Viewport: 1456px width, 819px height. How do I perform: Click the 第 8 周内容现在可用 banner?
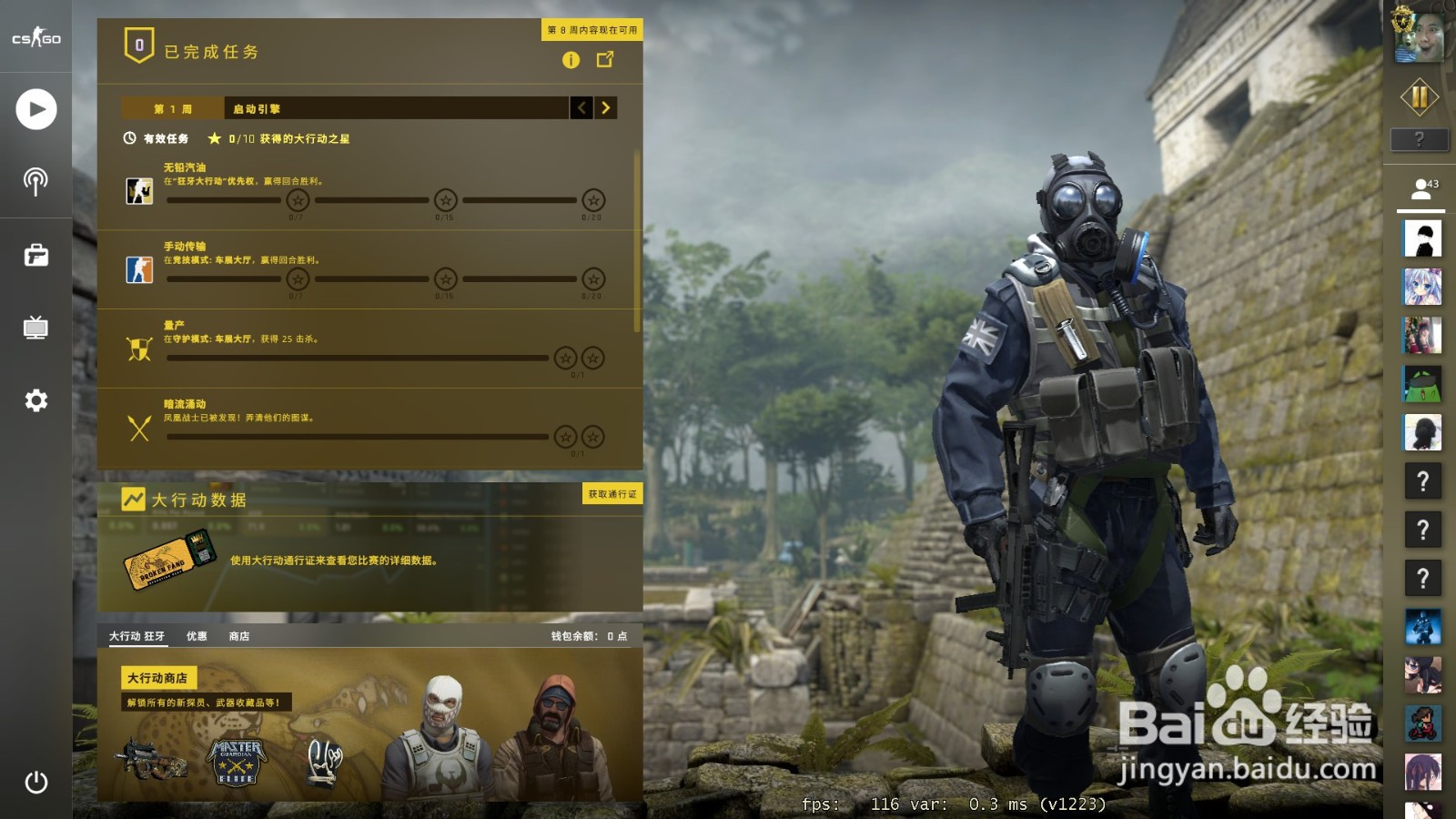point(590,29)
